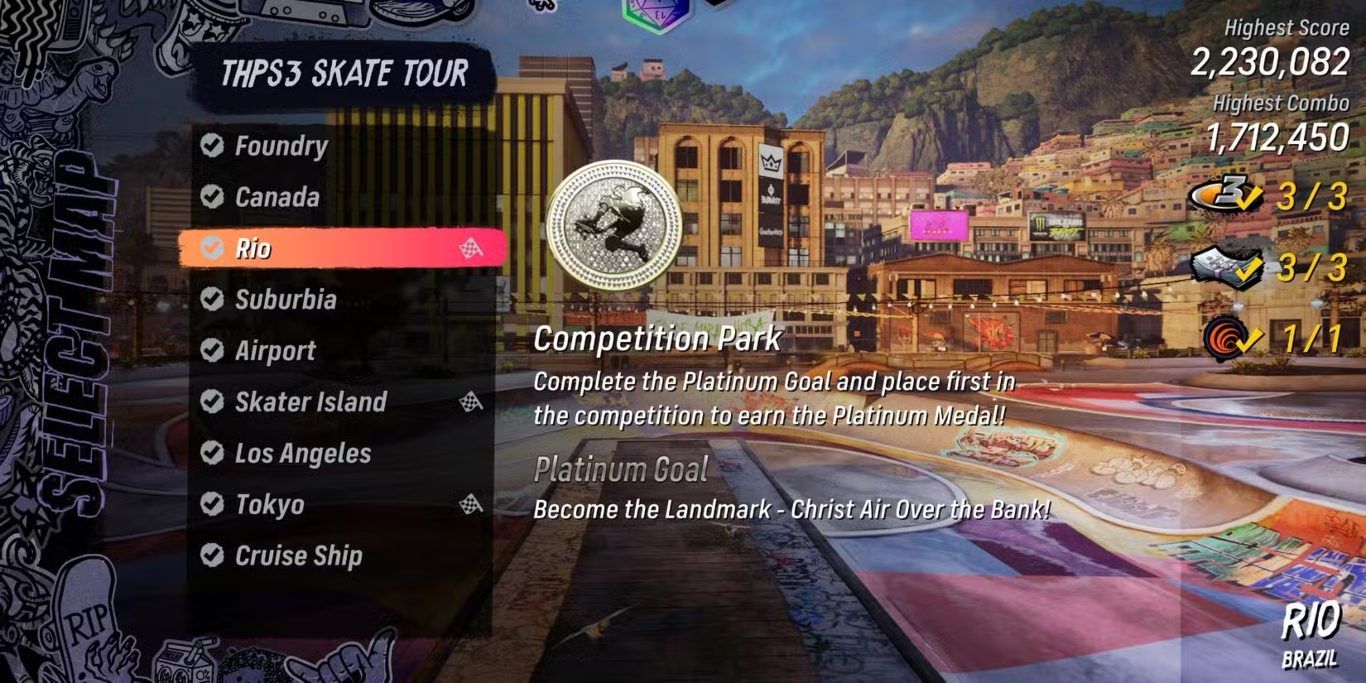Choose the Cruise Ship level
This screenshot has height=683, width=1366.
tap(298, 556)
